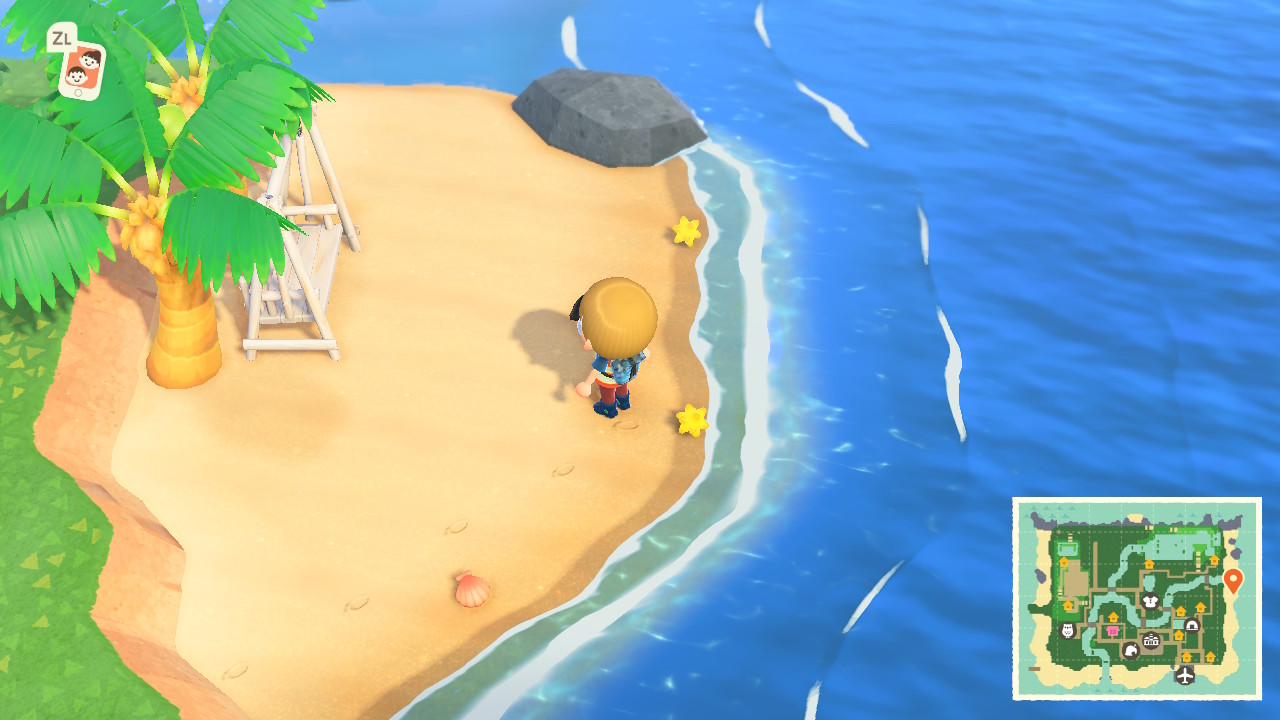Select the Nook's Cranny leaf marker

point(1131,650)
